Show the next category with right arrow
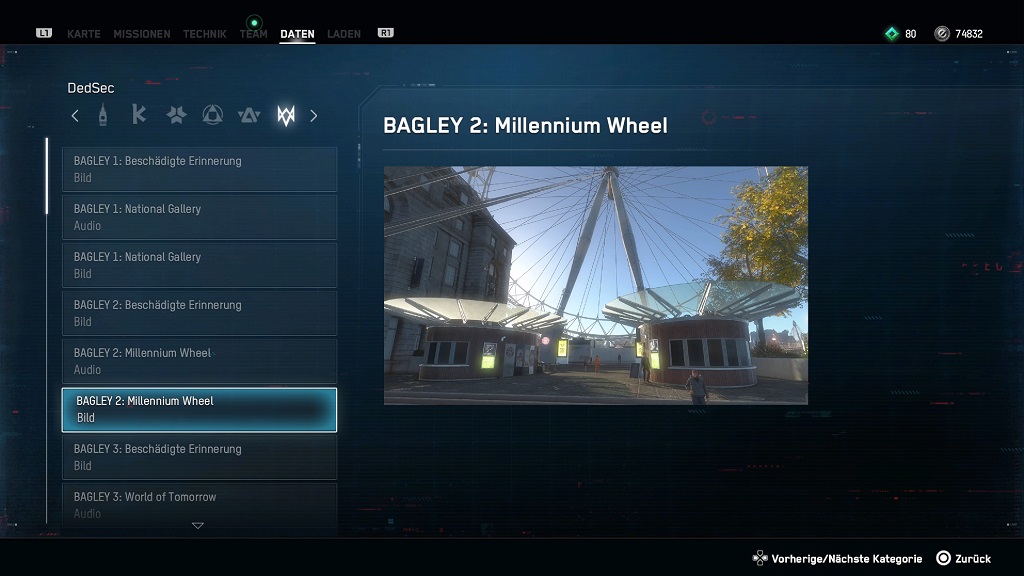Screen dimensions: 1024x576 point(313,116)
